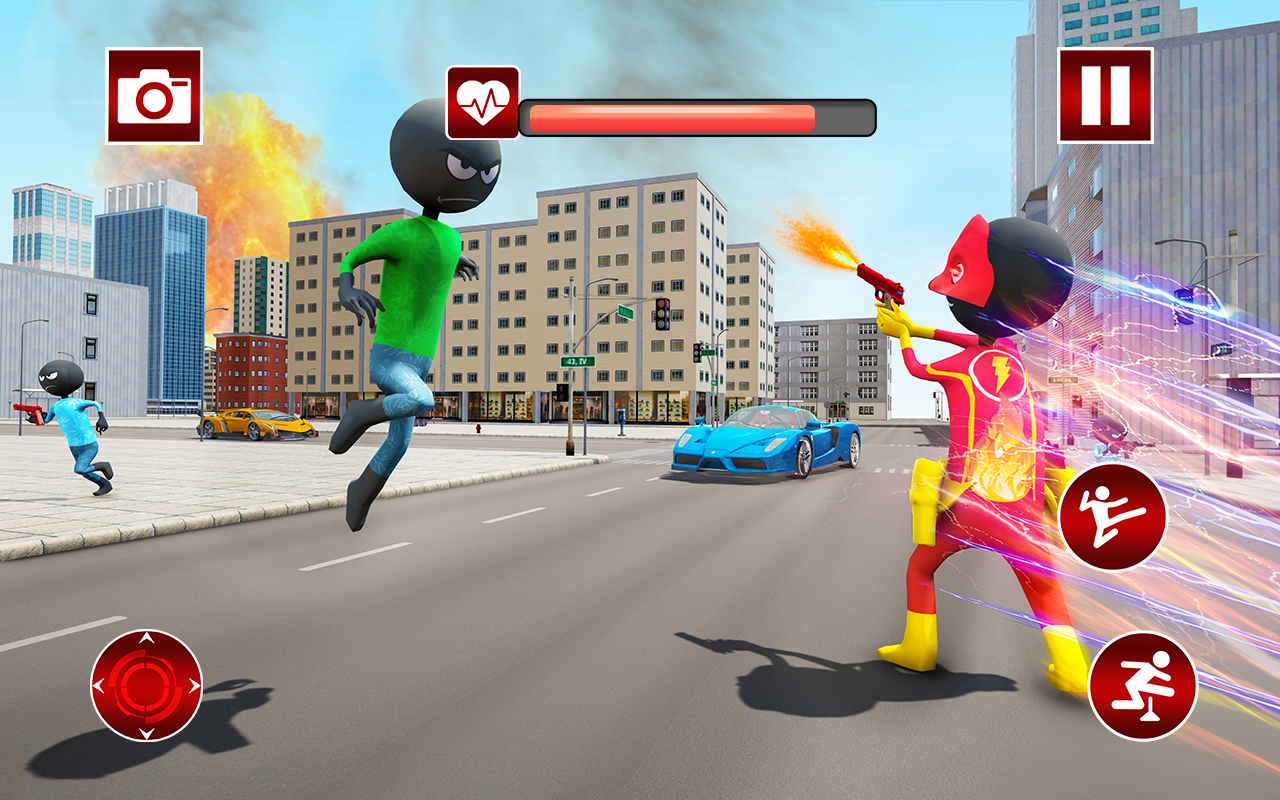Screen dimensions: 1280x800
Task: Tap the joystick's left arrow
Action: (97, 686)
